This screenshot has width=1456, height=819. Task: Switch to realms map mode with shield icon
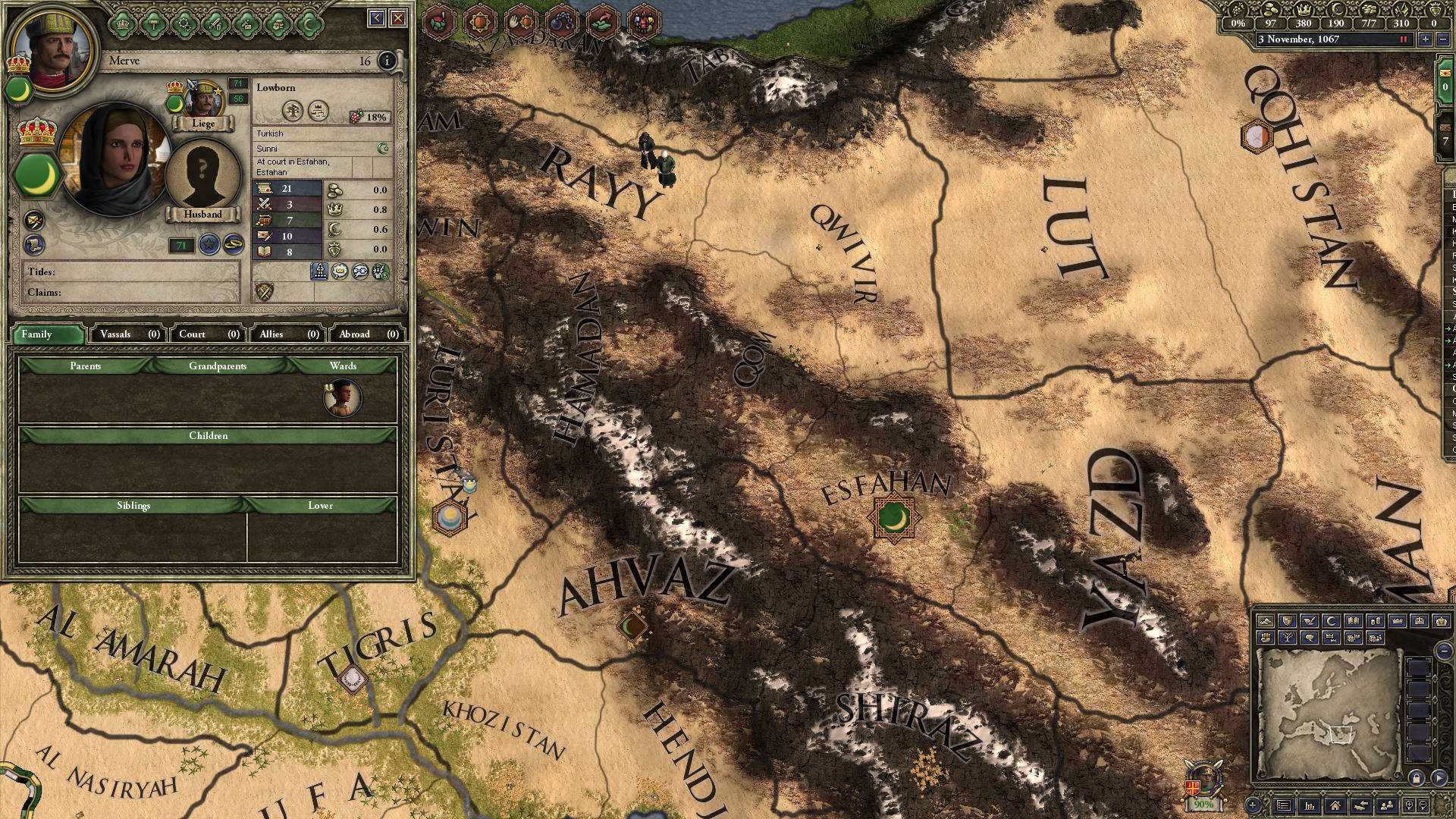point(1288,621)
